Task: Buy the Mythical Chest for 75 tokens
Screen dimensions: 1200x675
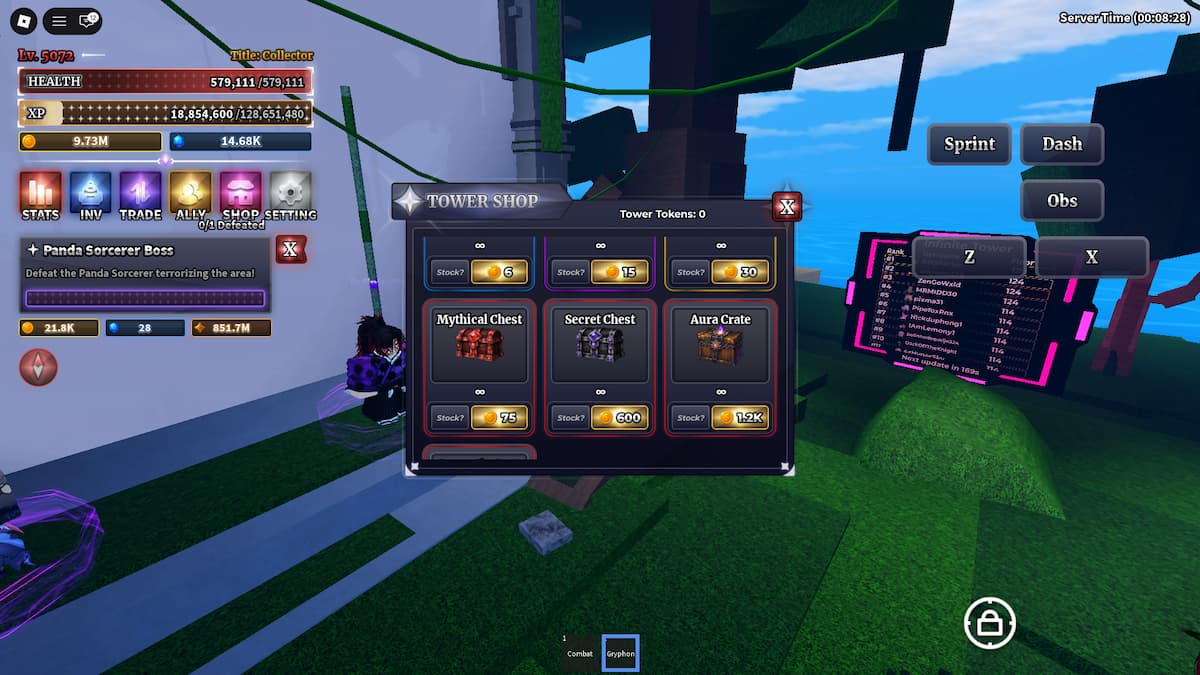Action: [498, 417]
